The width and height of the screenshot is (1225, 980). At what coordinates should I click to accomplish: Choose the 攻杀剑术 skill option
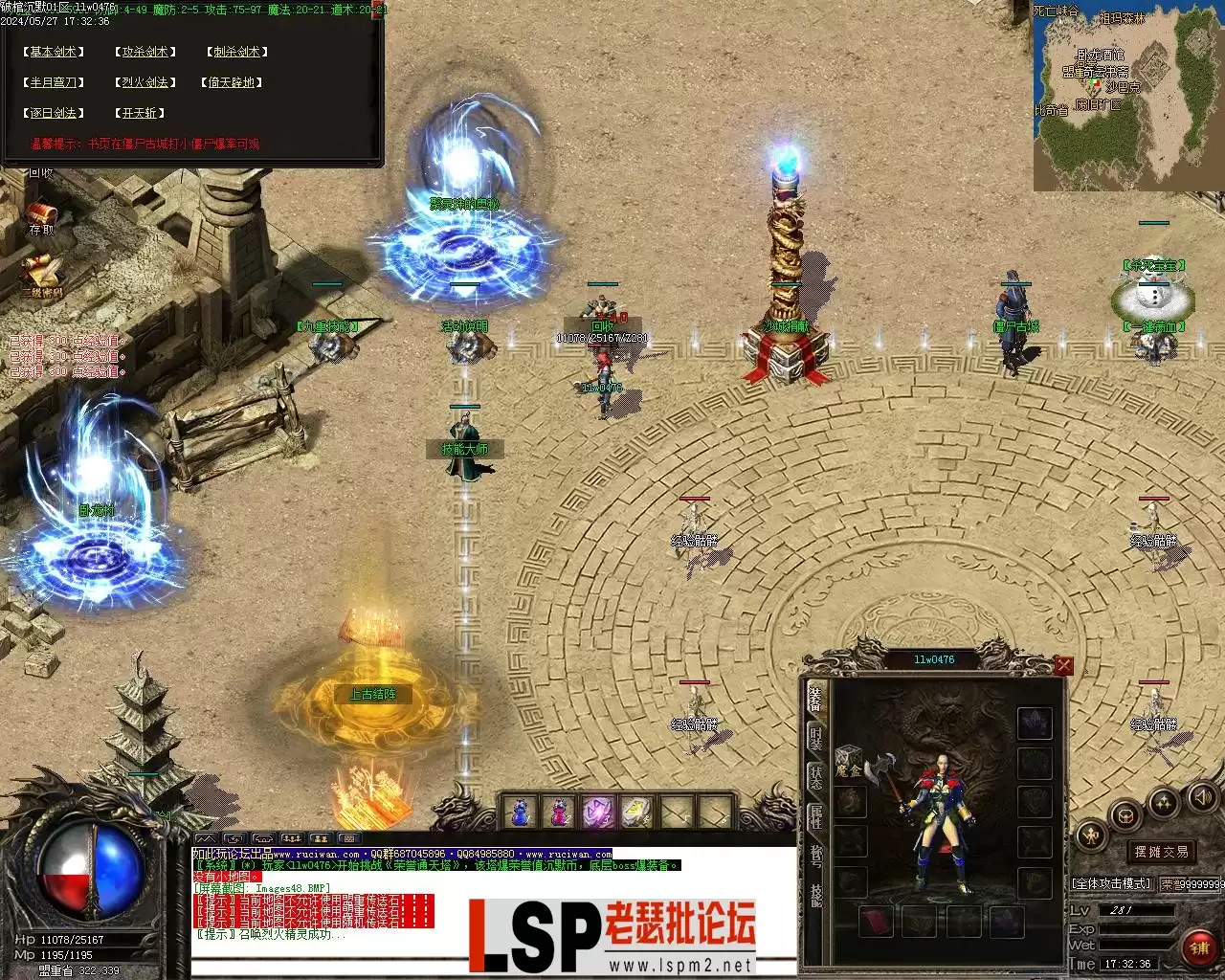point(145,52)
